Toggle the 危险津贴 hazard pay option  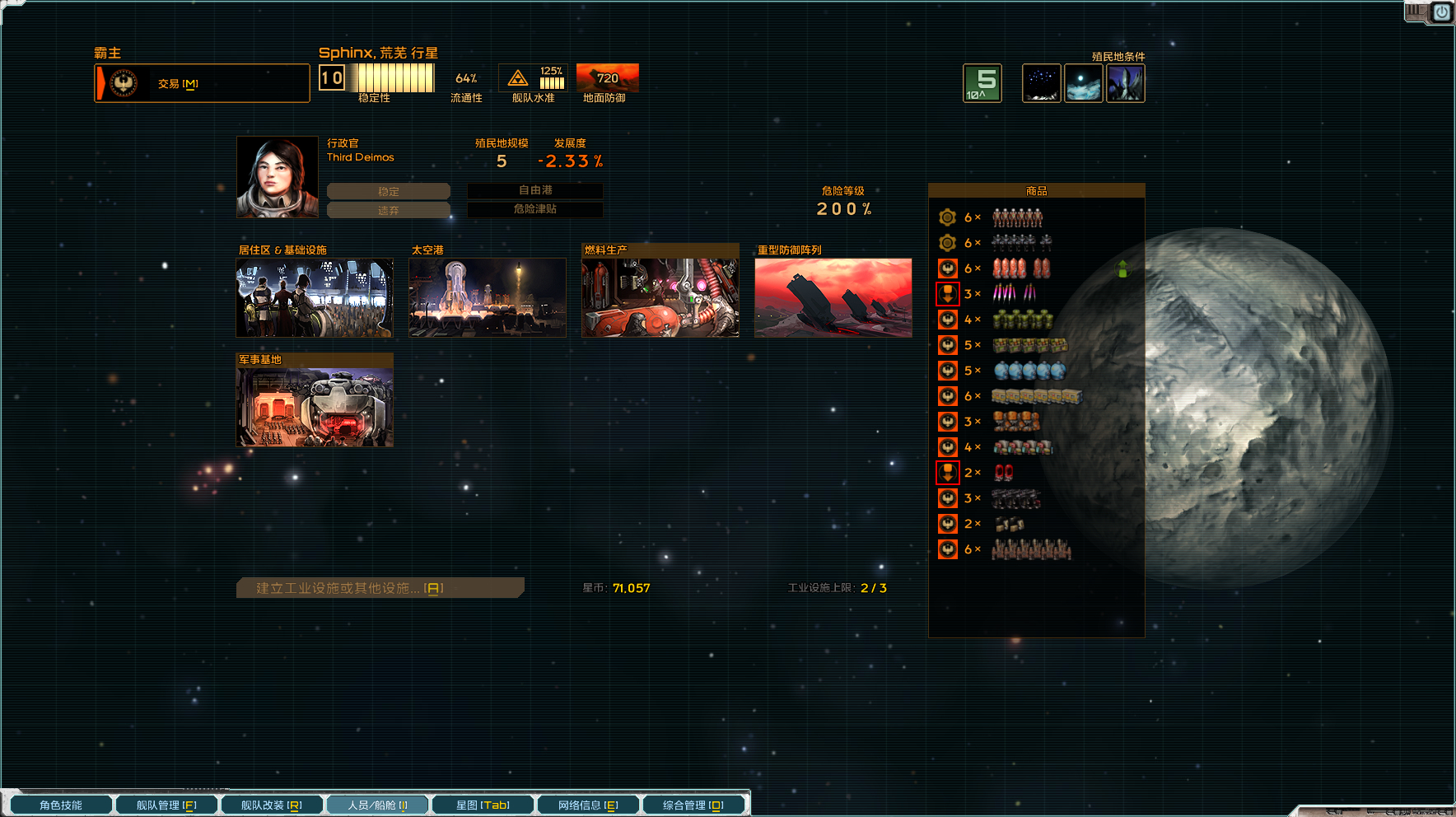[535, 209]
